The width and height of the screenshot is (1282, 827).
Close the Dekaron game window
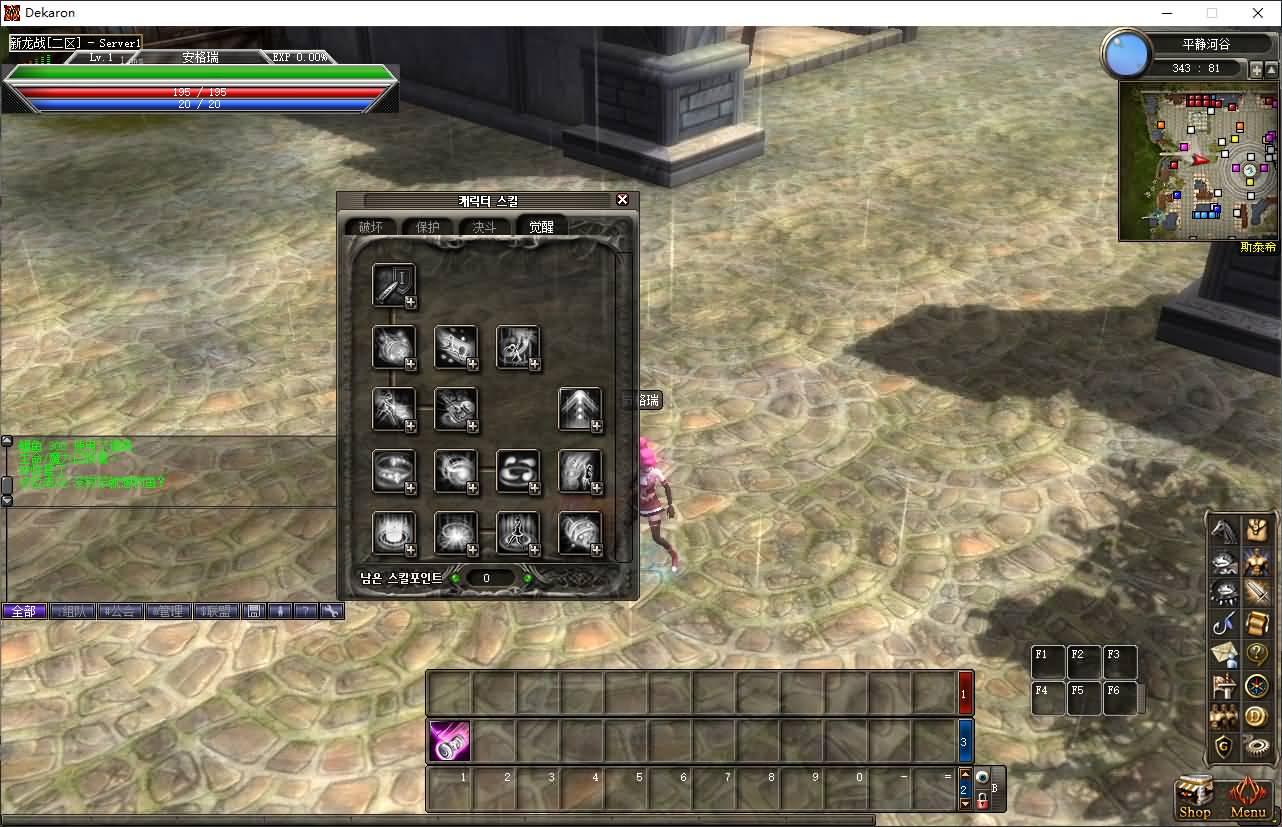pos(1258,13)
